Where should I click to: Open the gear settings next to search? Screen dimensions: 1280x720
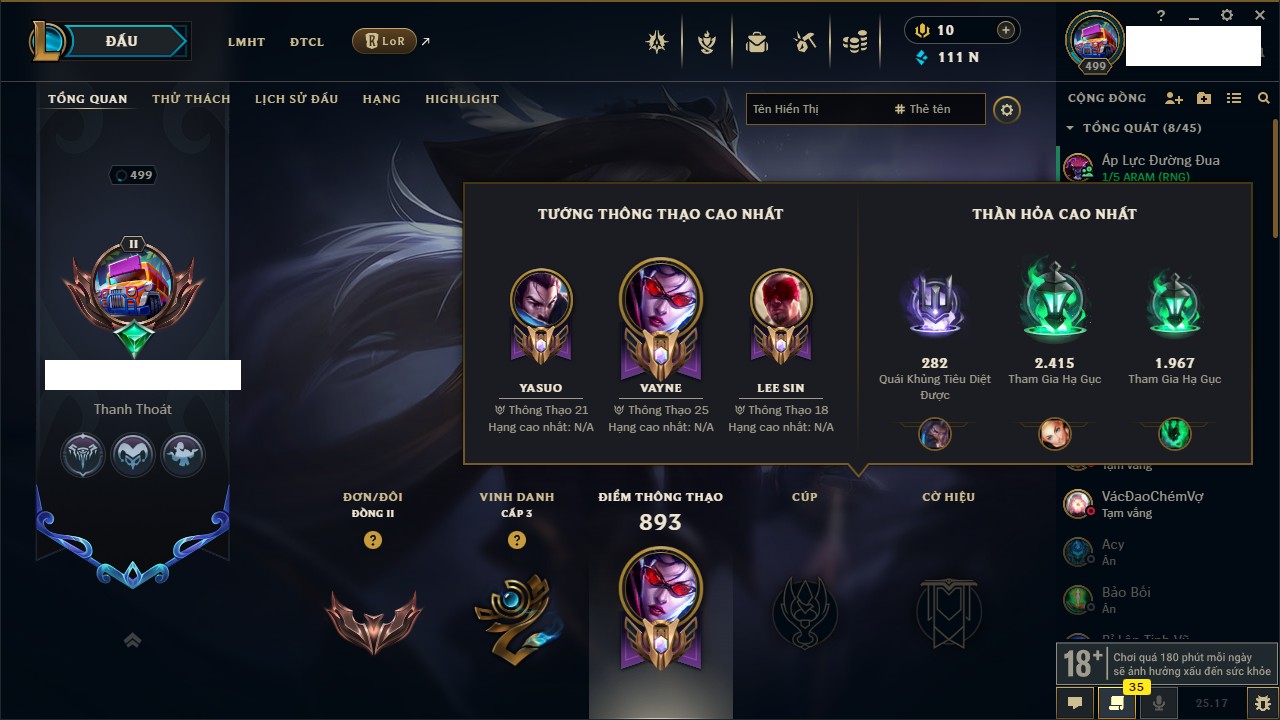tap(1007, 109)
